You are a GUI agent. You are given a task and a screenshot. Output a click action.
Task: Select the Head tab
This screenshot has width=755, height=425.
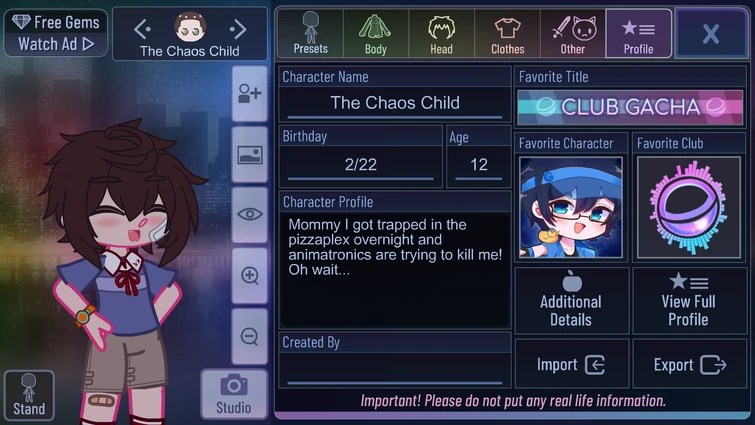coord(441,33)
